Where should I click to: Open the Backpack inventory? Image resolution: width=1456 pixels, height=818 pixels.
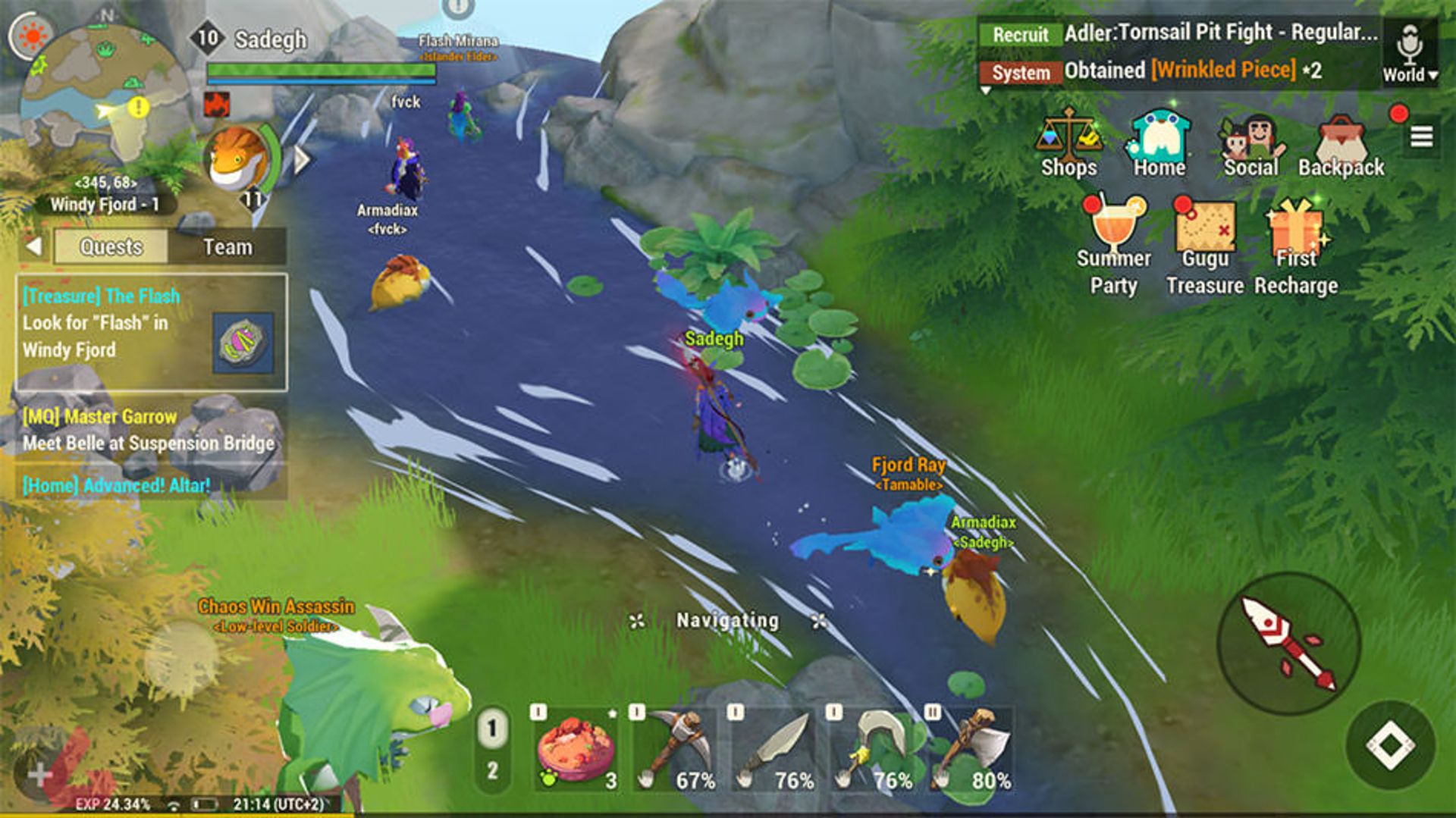[1341, 146]
